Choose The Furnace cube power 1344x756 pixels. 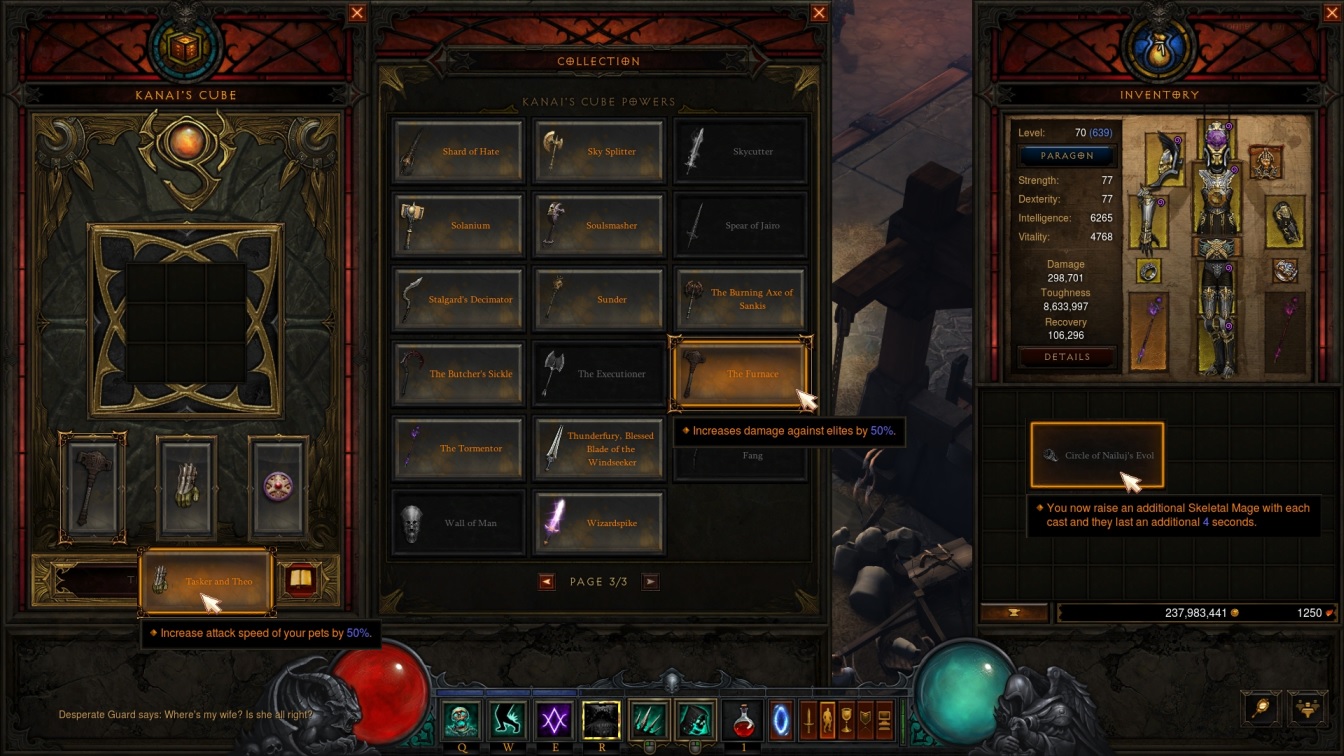coord(740,374)
